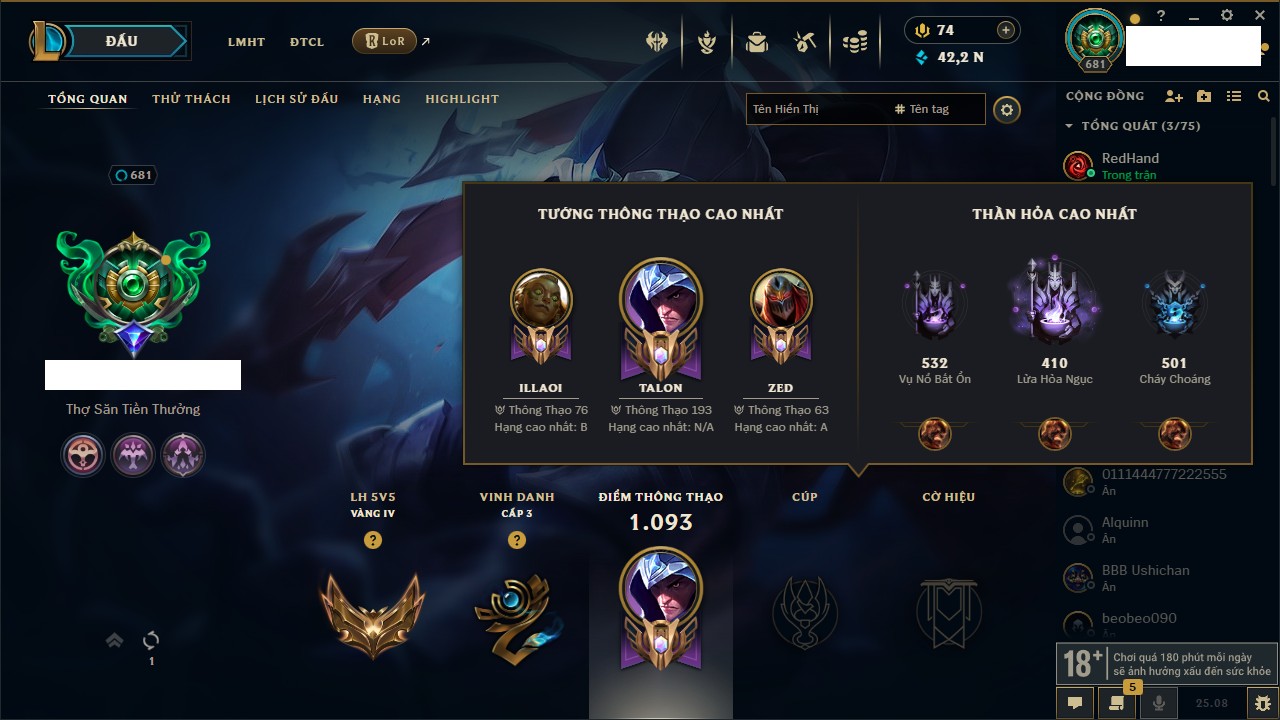This screenshot has height=720, width=1280.
Task: Collapse the TỔNG QUÁT friend group
Action: point(1069,126)
